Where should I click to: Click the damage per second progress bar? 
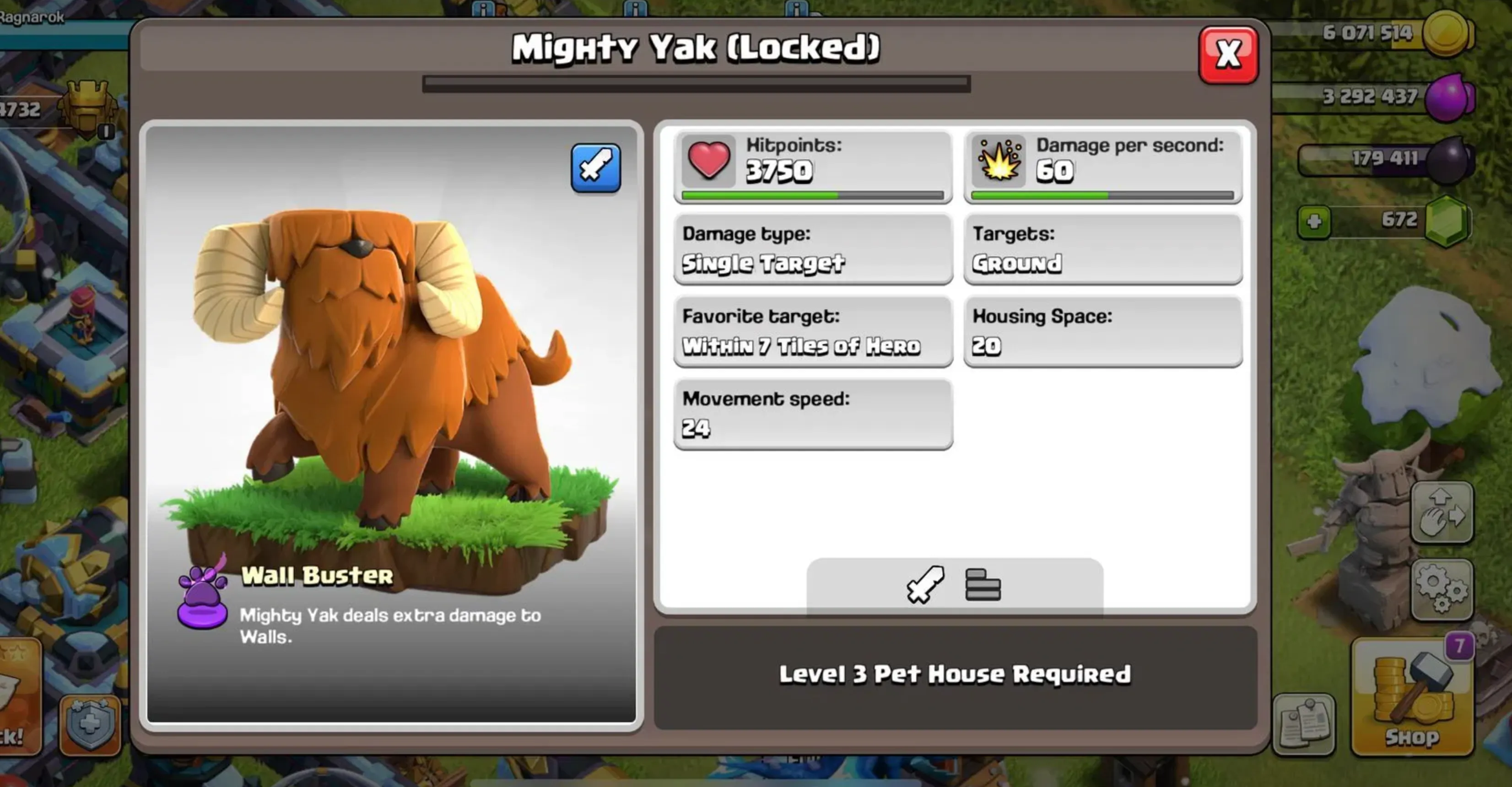pyautogui.click(x=1102, y=195)
